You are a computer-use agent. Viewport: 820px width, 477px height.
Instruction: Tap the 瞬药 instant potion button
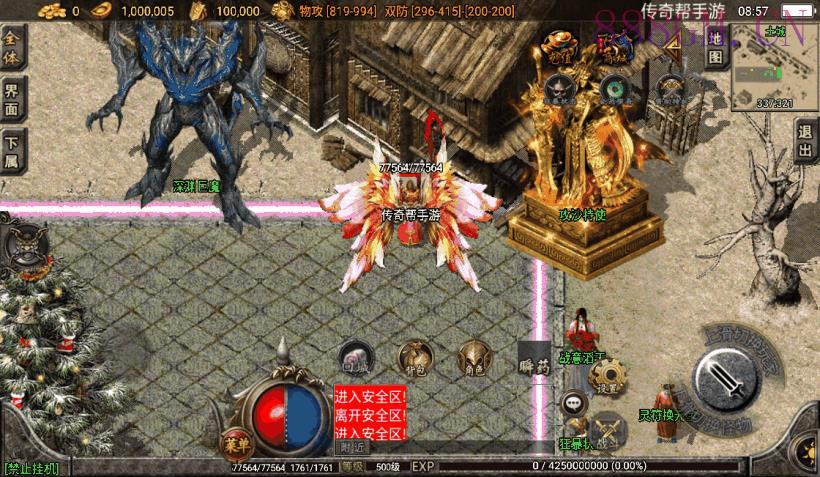(535, 366)
